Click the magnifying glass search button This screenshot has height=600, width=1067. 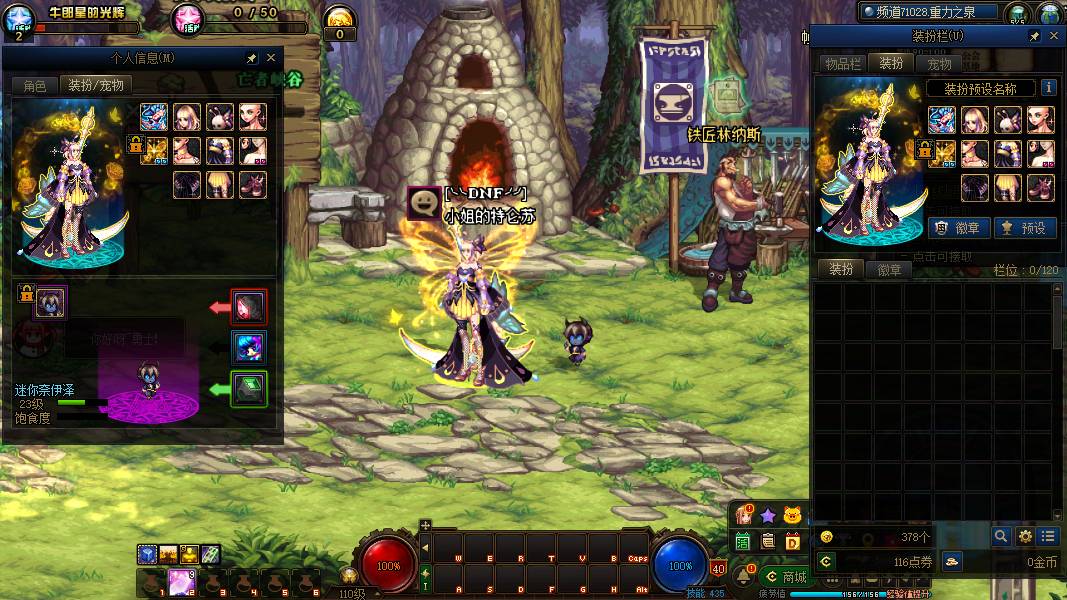pyautogui.click(x=1001, y=537)
